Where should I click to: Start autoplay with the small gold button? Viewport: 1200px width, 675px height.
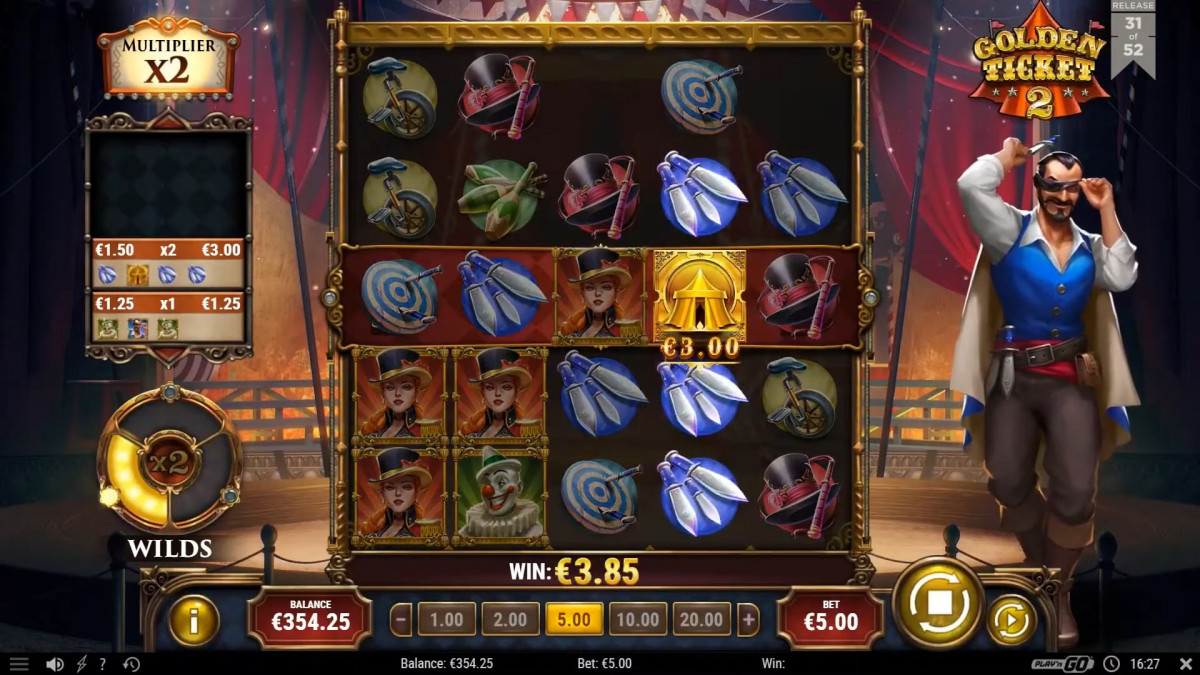click(x=1011, y=620)
